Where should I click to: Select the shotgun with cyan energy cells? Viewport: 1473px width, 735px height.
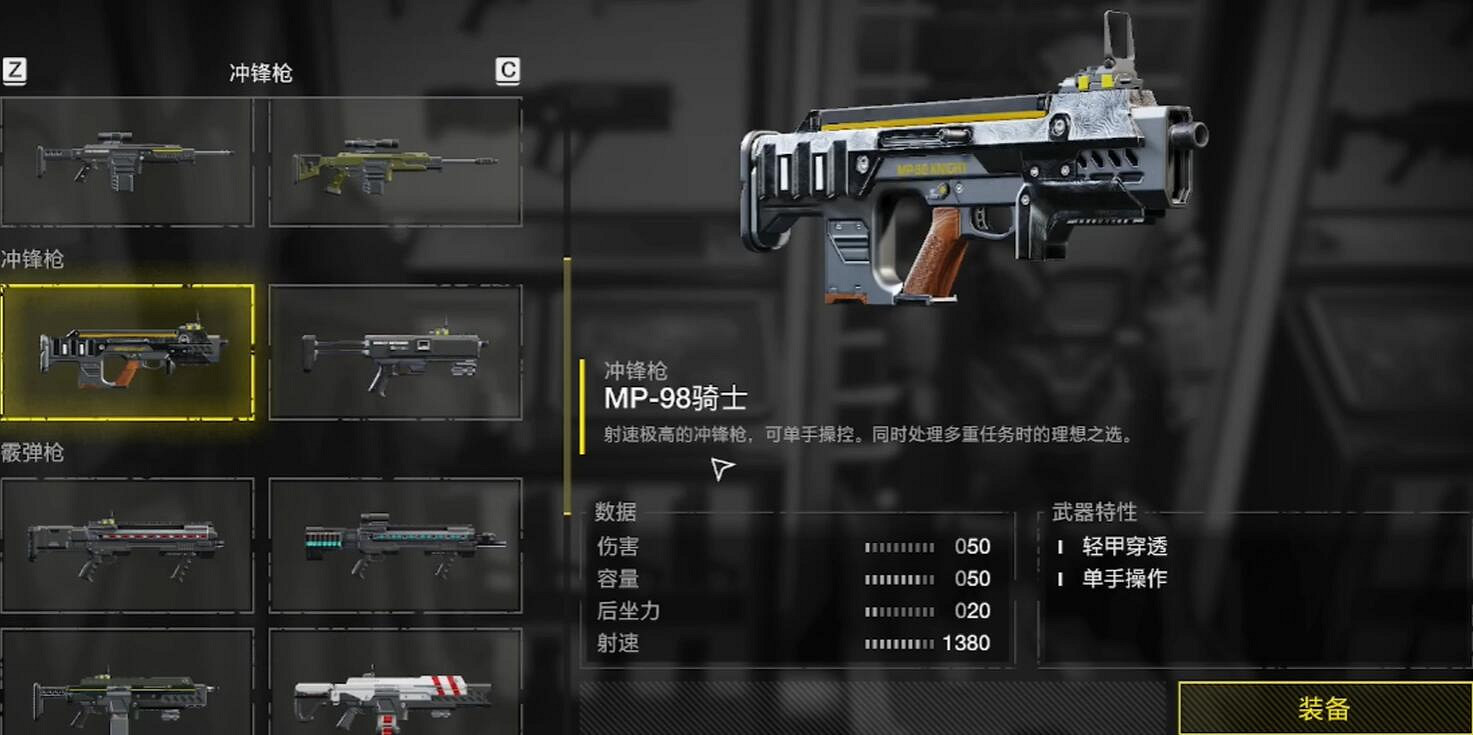point(394,543)
